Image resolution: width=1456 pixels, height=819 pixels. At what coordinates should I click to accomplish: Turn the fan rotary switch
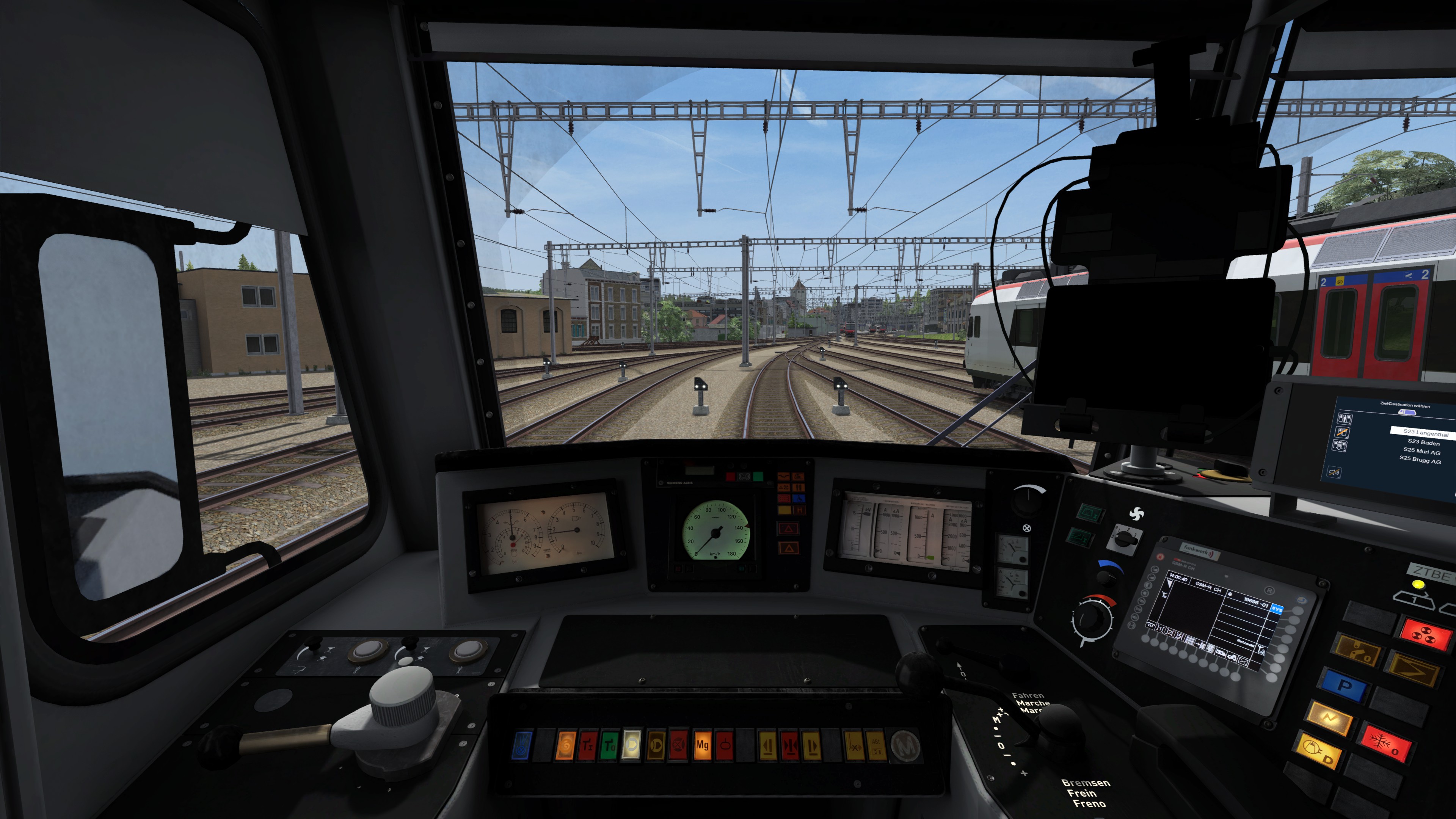point(1123,540)
